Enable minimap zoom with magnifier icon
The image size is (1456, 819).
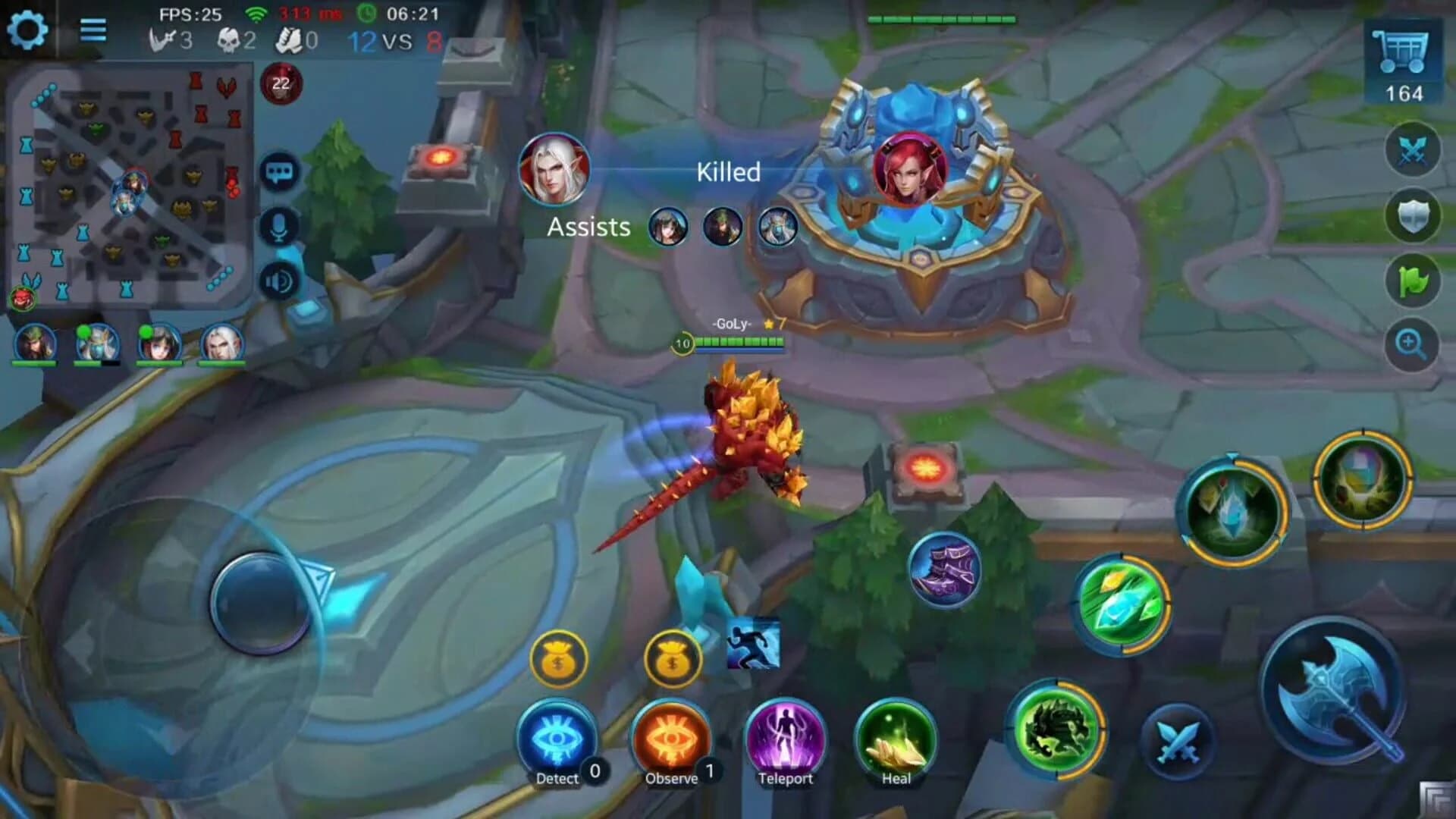click(x=1412, y=343)
